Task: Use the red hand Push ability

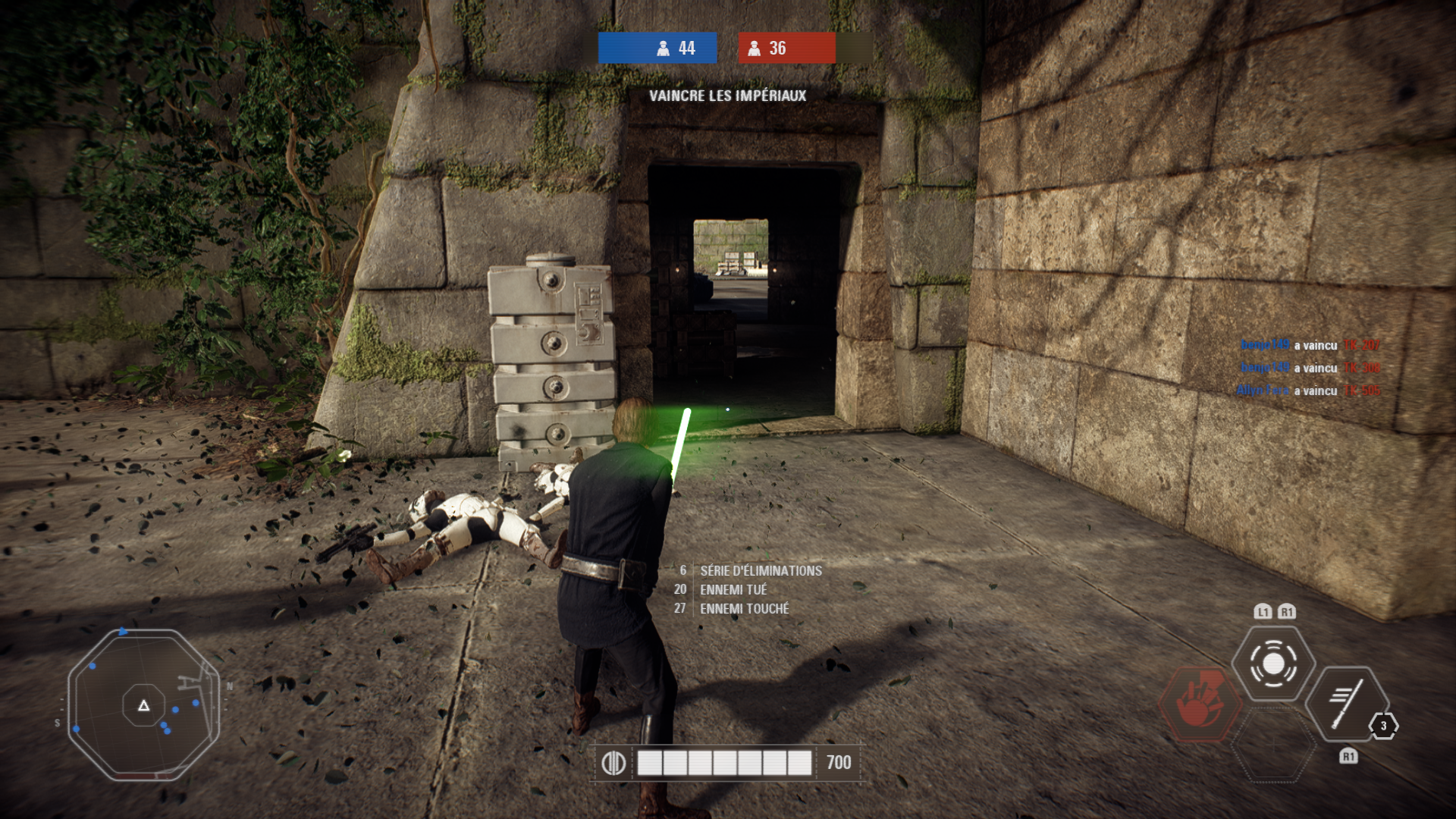Action: click(1198, 704)
